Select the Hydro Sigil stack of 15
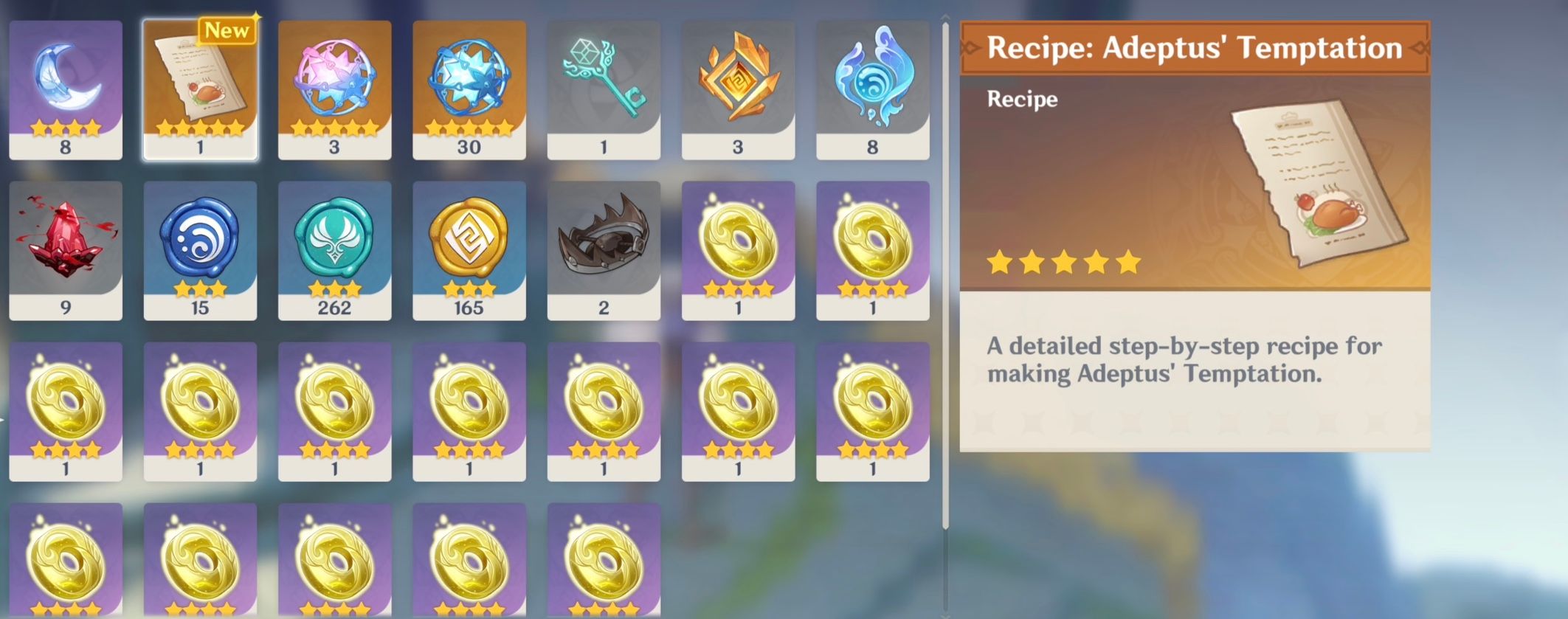Viewport: 1568px width, 619px height. [199, 243]
